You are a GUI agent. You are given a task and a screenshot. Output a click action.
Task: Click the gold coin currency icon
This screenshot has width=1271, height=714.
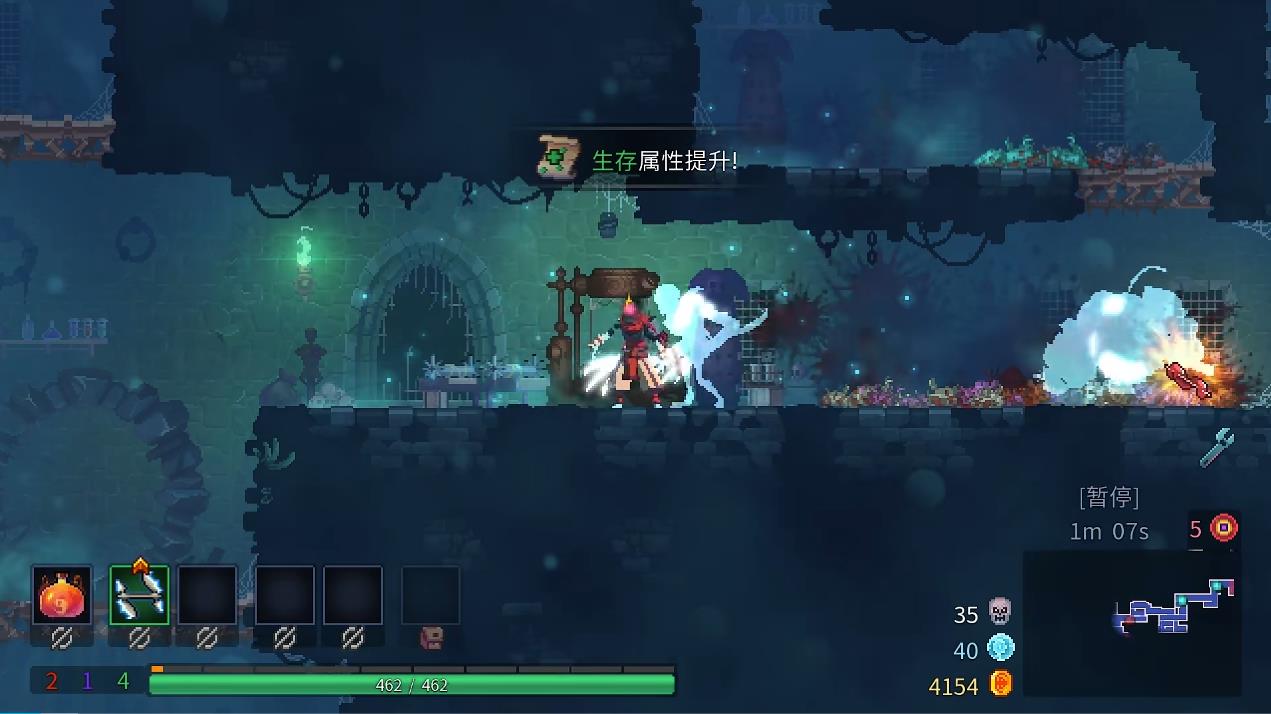[x=1000, y=684]
